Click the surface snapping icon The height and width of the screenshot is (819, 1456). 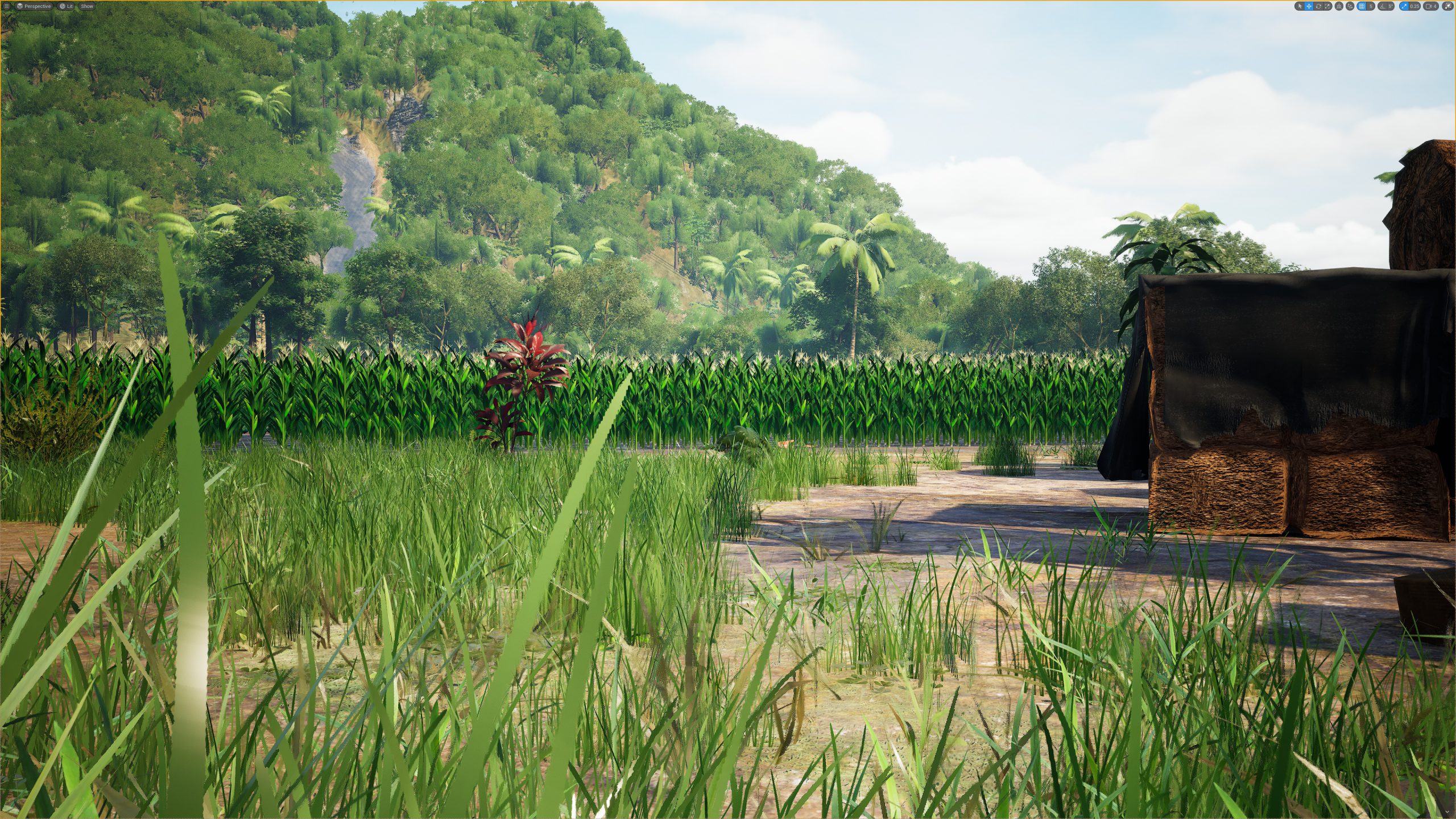pos(1349,6)
